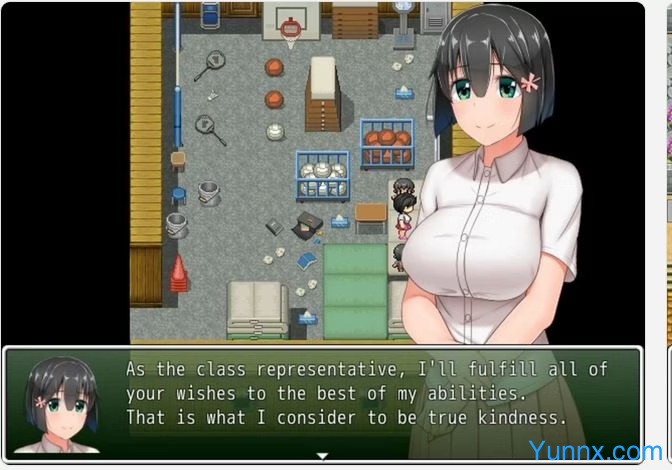
Task: Click the dialogue continue arrow indicator
Action: [x=322, y=456]
